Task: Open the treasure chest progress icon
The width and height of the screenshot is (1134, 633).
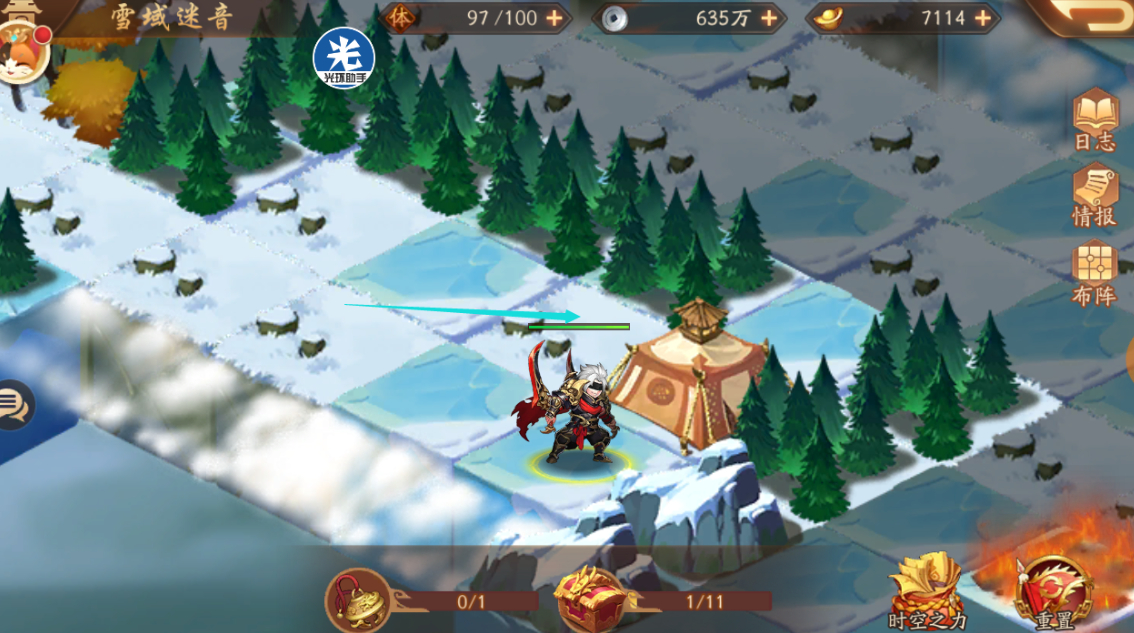Action: click(591, 599)
